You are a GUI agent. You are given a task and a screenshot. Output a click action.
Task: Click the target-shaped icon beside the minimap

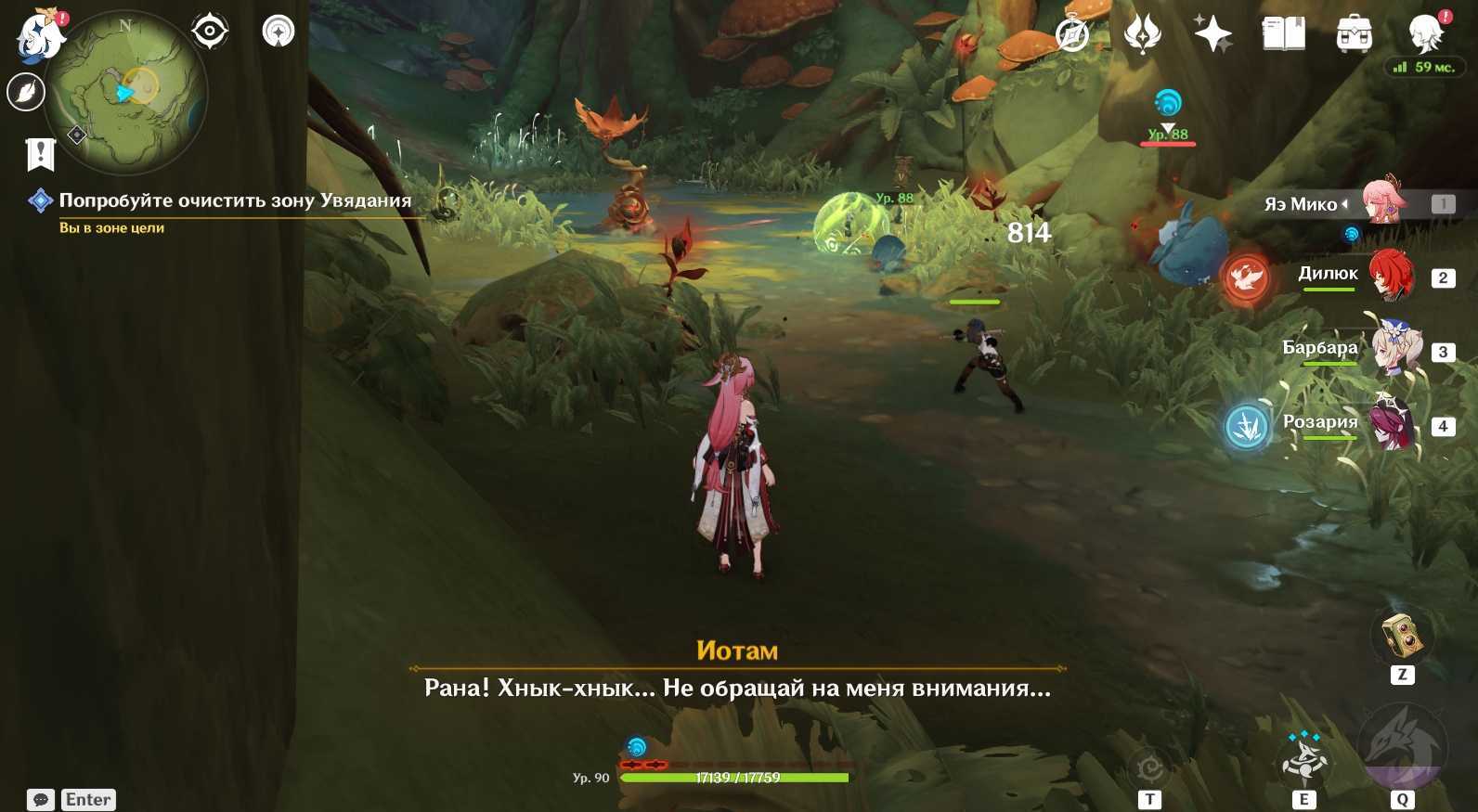point(210,32)
